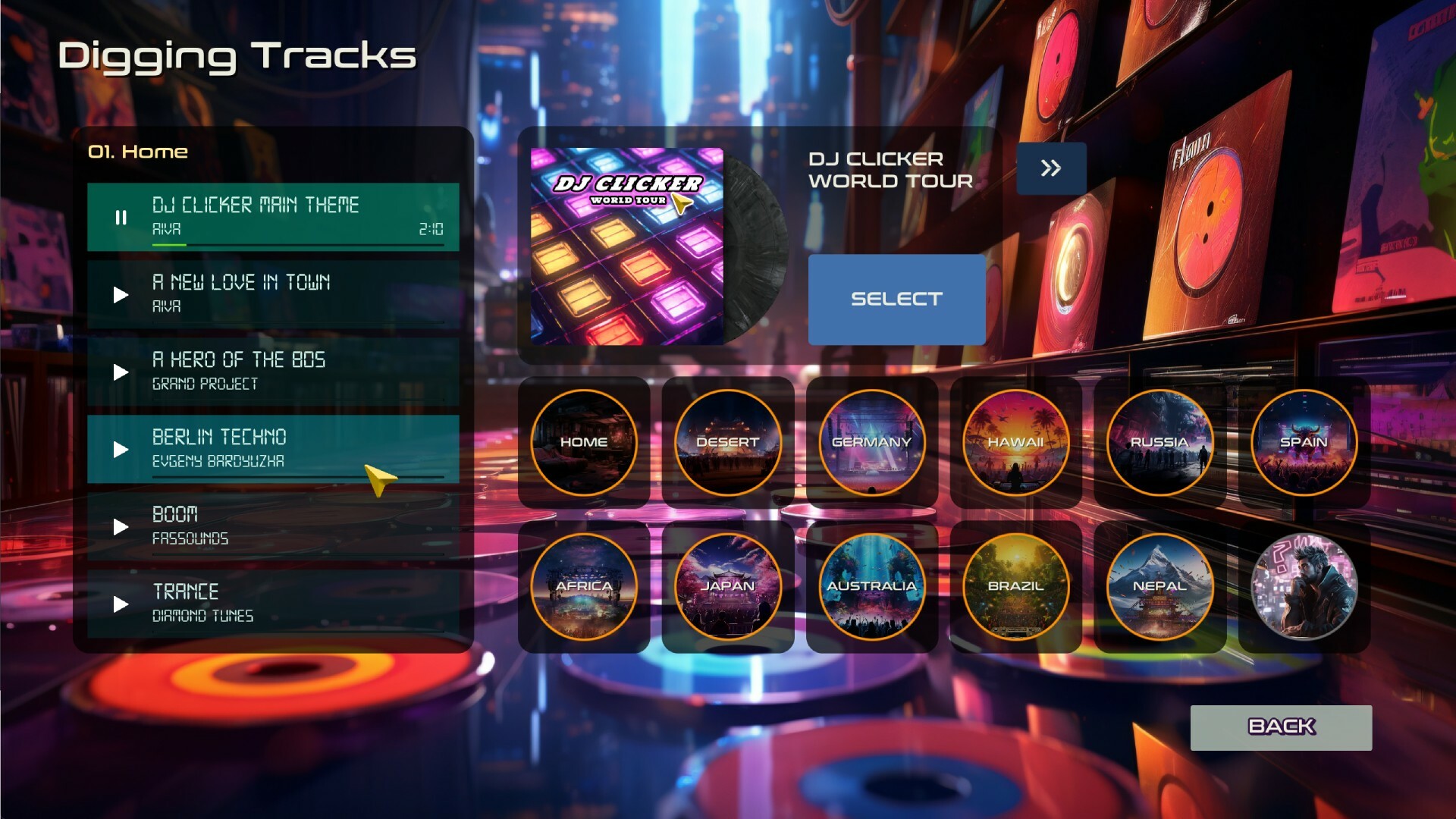Go to next album with double-arrow button
The height and width of the screenshot is (819, 1456).
point(1051,168)
